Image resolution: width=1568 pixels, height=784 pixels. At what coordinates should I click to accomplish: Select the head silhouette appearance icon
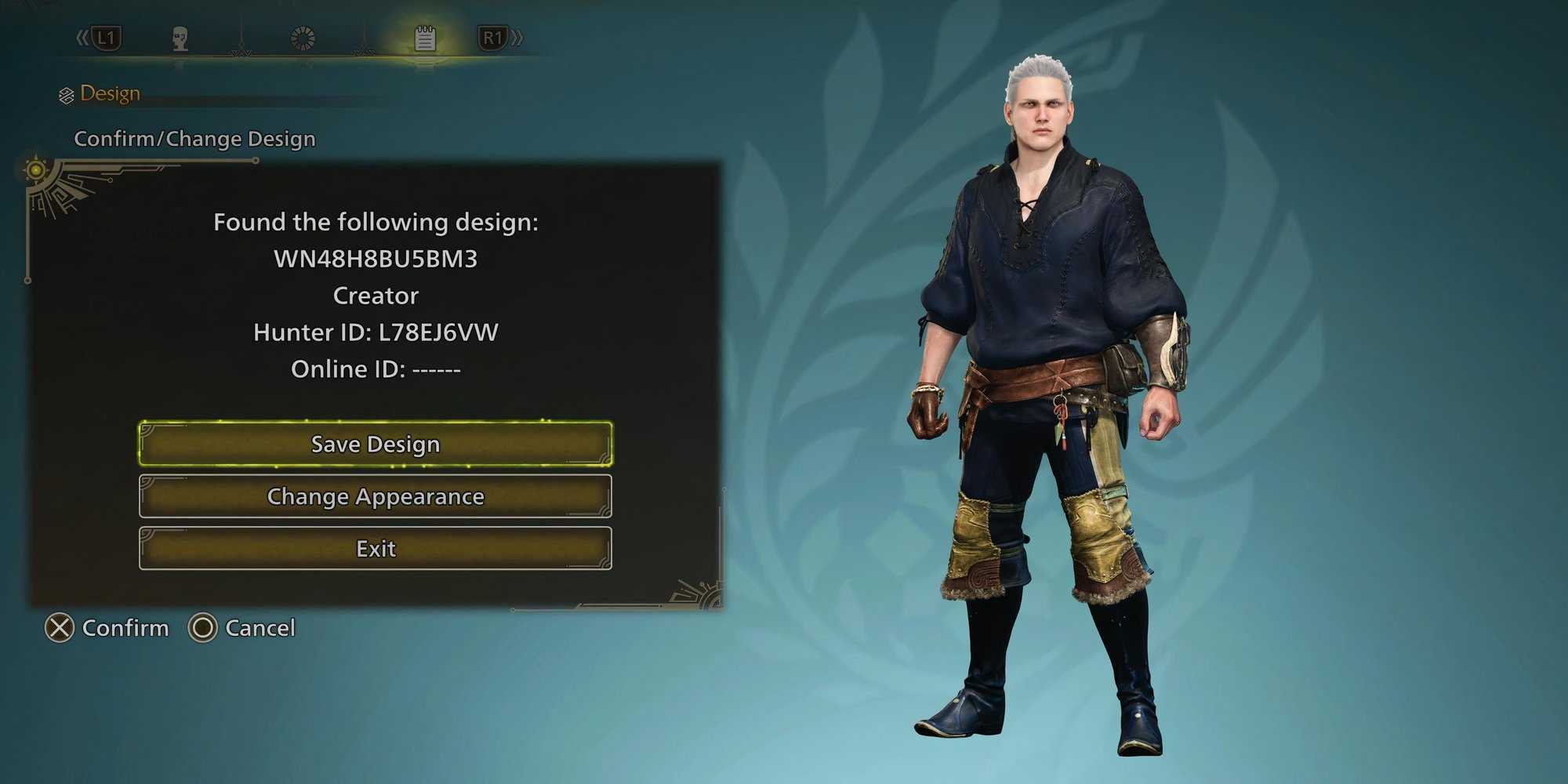click(180, 38)
